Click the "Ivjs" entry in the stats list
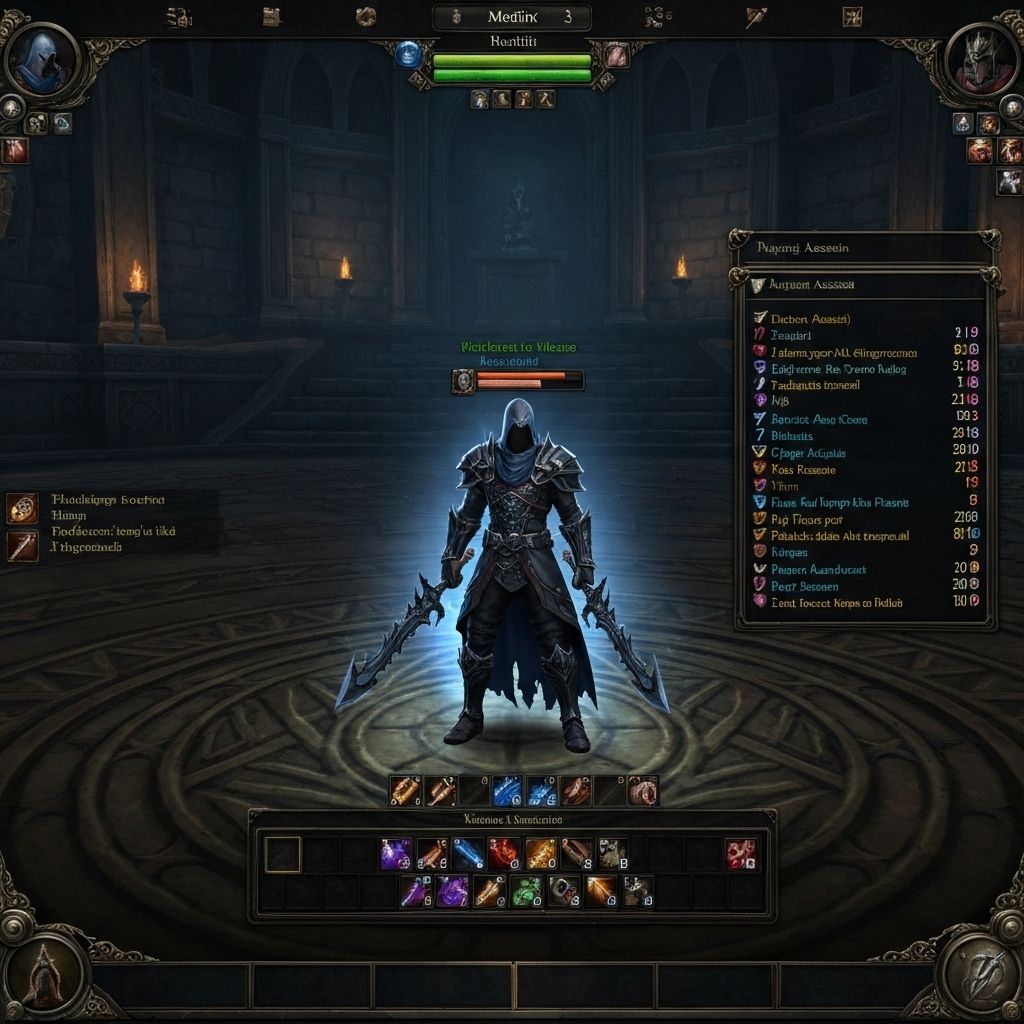1024x1024 pixels. coord(782,400)
